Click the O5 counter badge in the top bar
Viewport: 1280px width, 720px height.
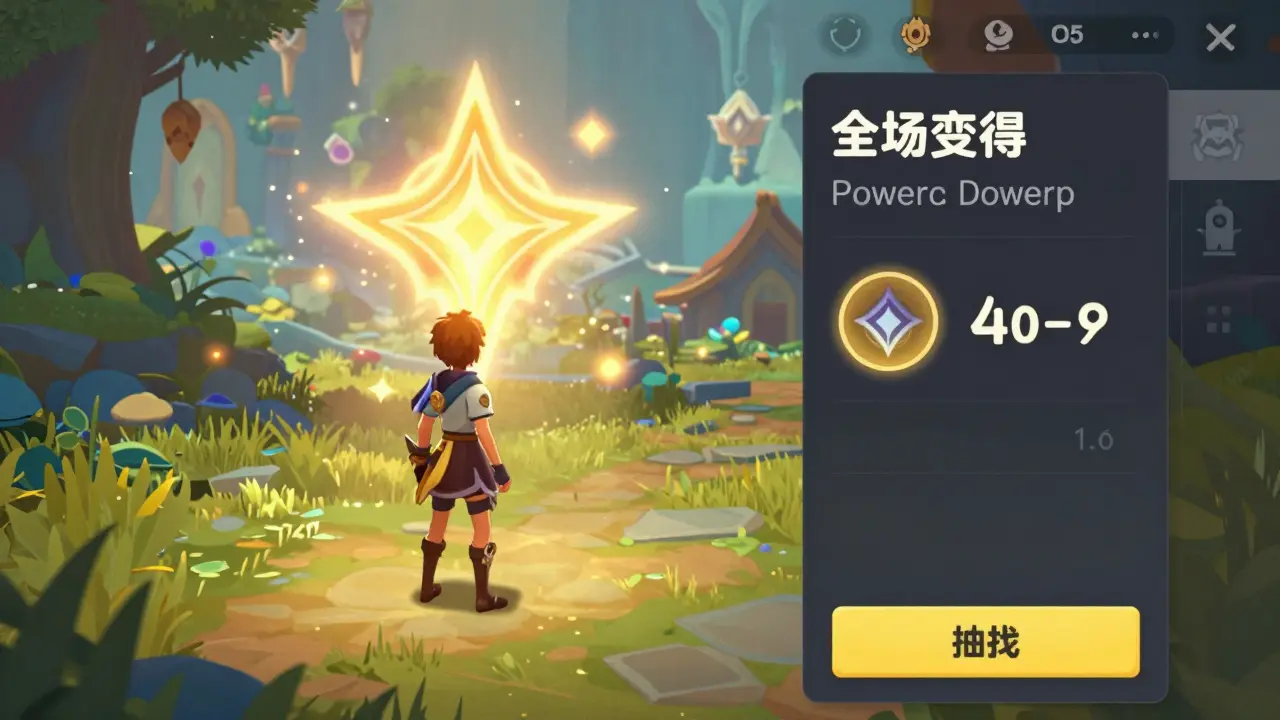[1068, 35]
